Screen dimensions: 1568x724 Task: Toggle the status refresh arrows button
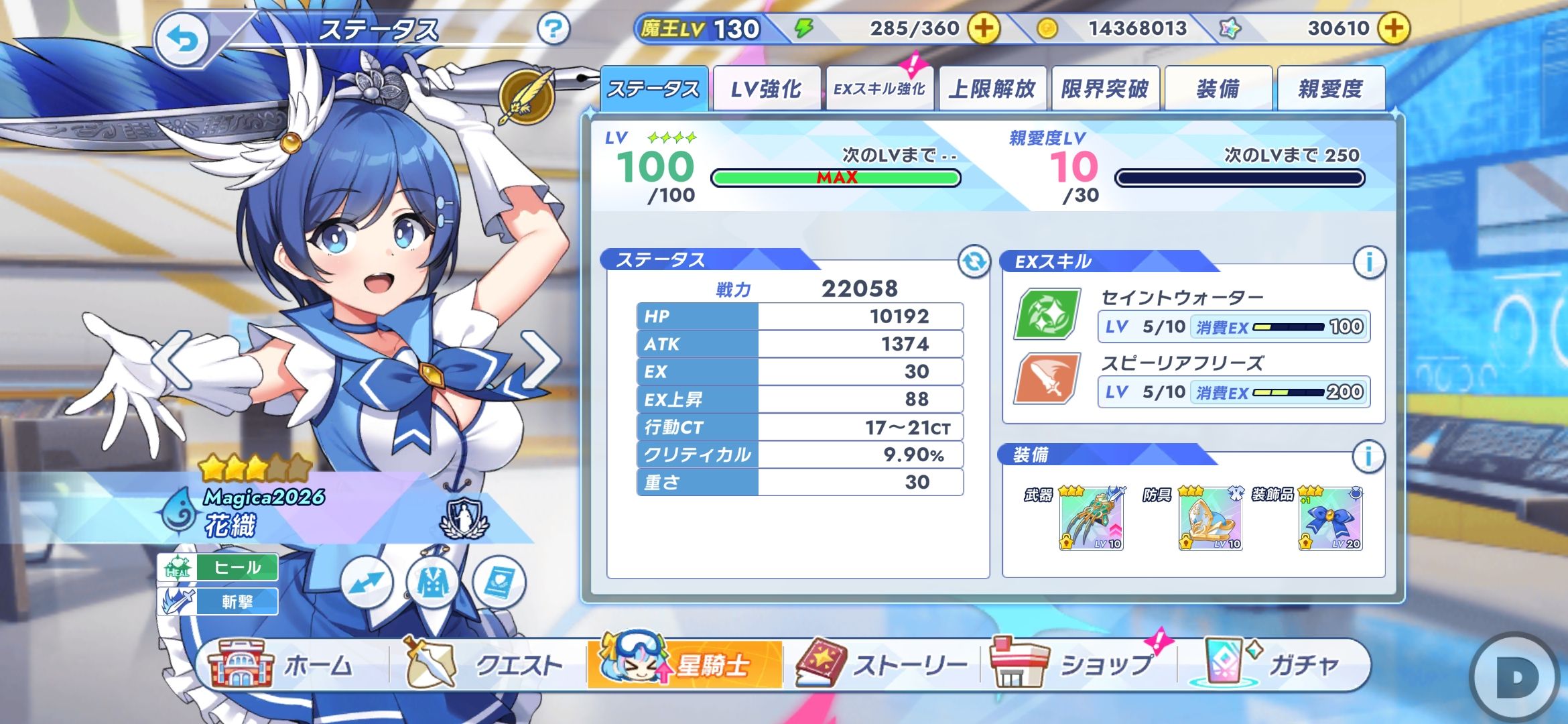pos(974,261)
